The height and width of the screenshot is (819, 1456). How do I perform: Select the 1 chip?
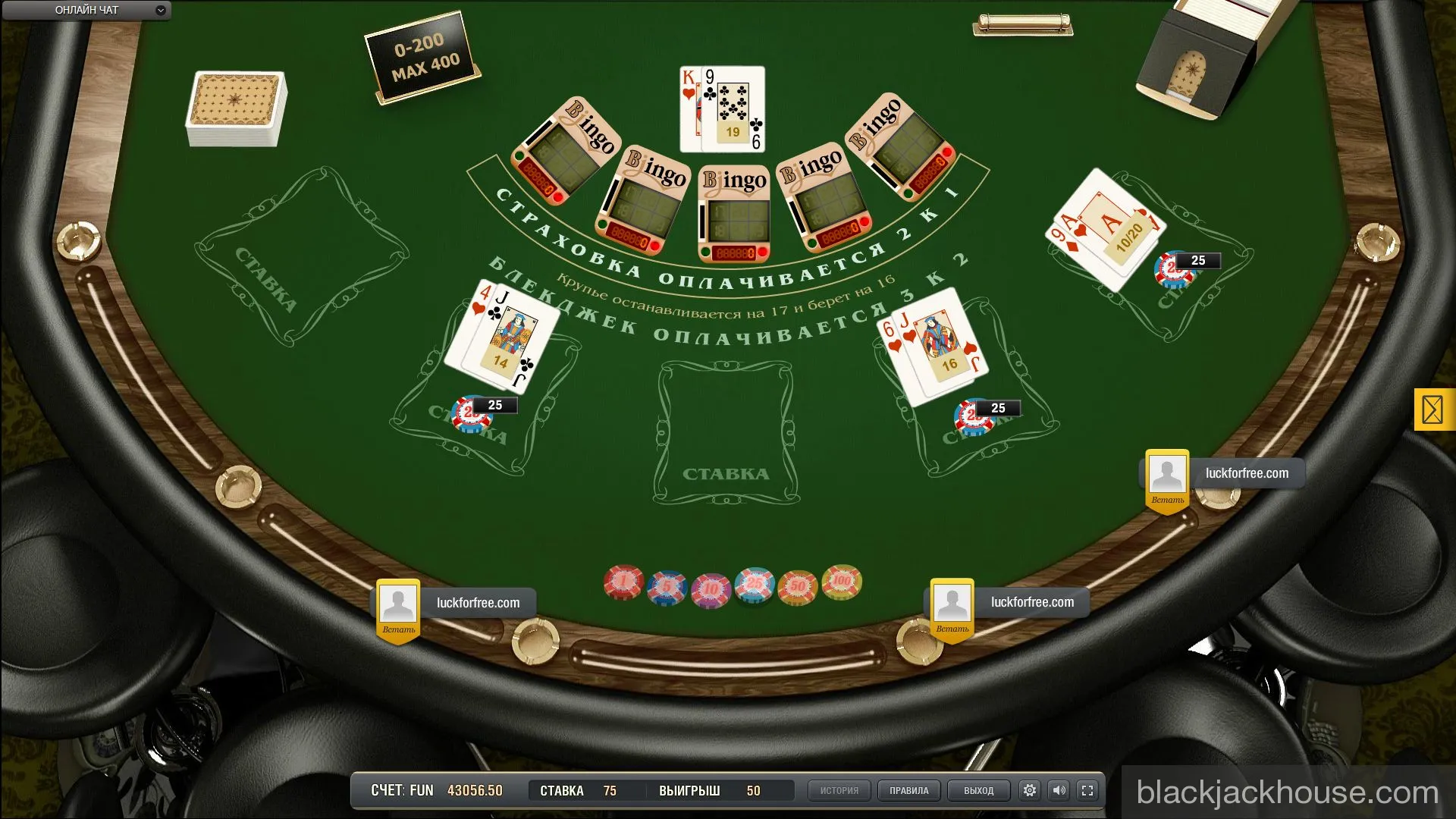click(623, 582)
